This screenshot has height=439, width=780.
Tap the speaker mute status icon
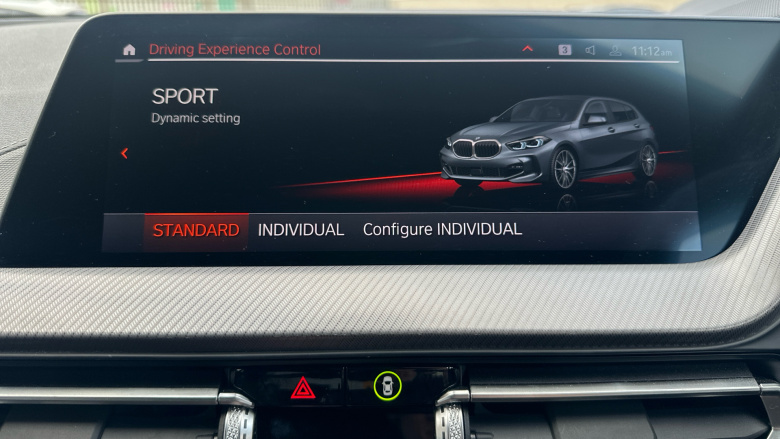590,50
